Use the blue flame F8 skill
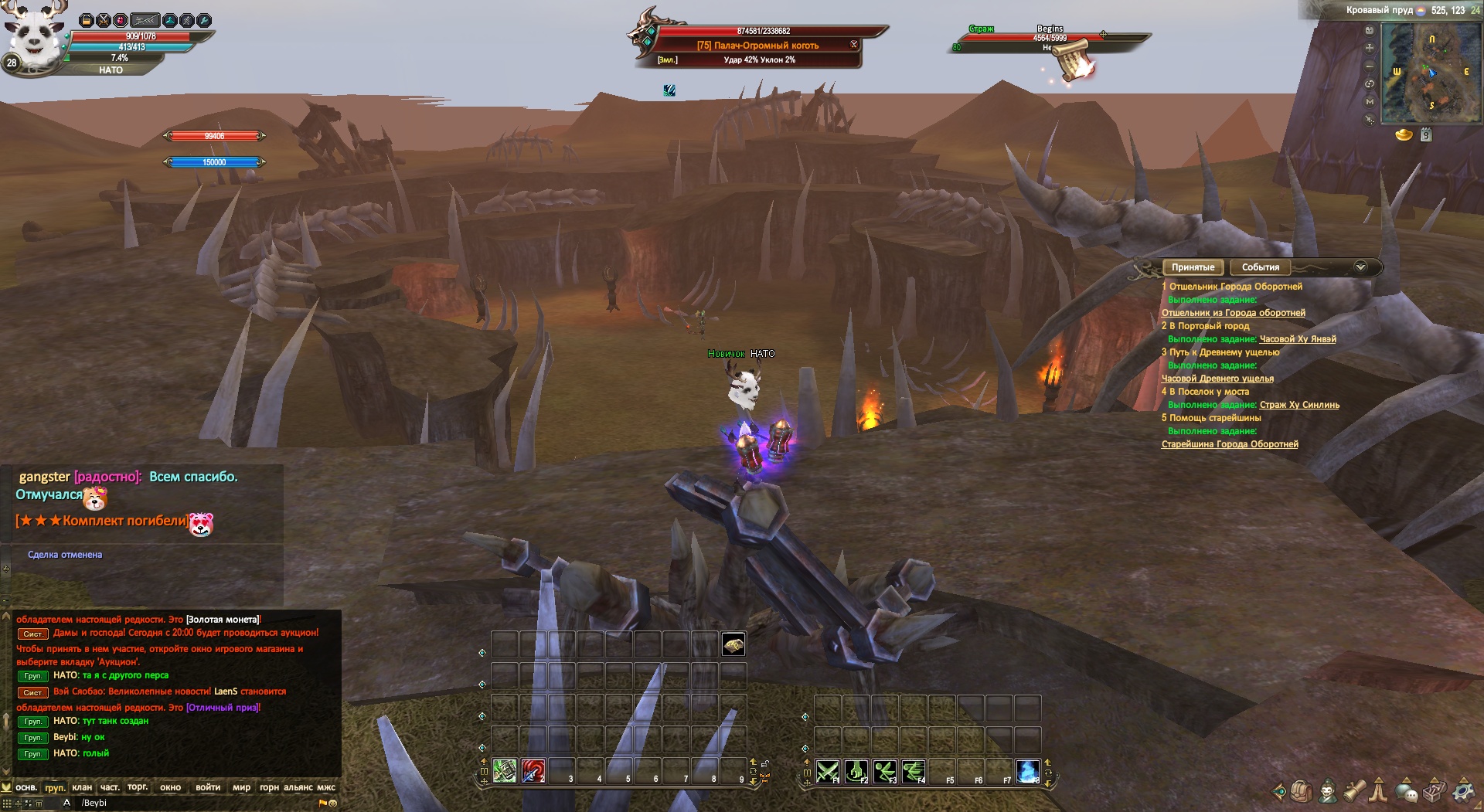This screenshot has width=1484, height=812. [x=1028, y=771]
